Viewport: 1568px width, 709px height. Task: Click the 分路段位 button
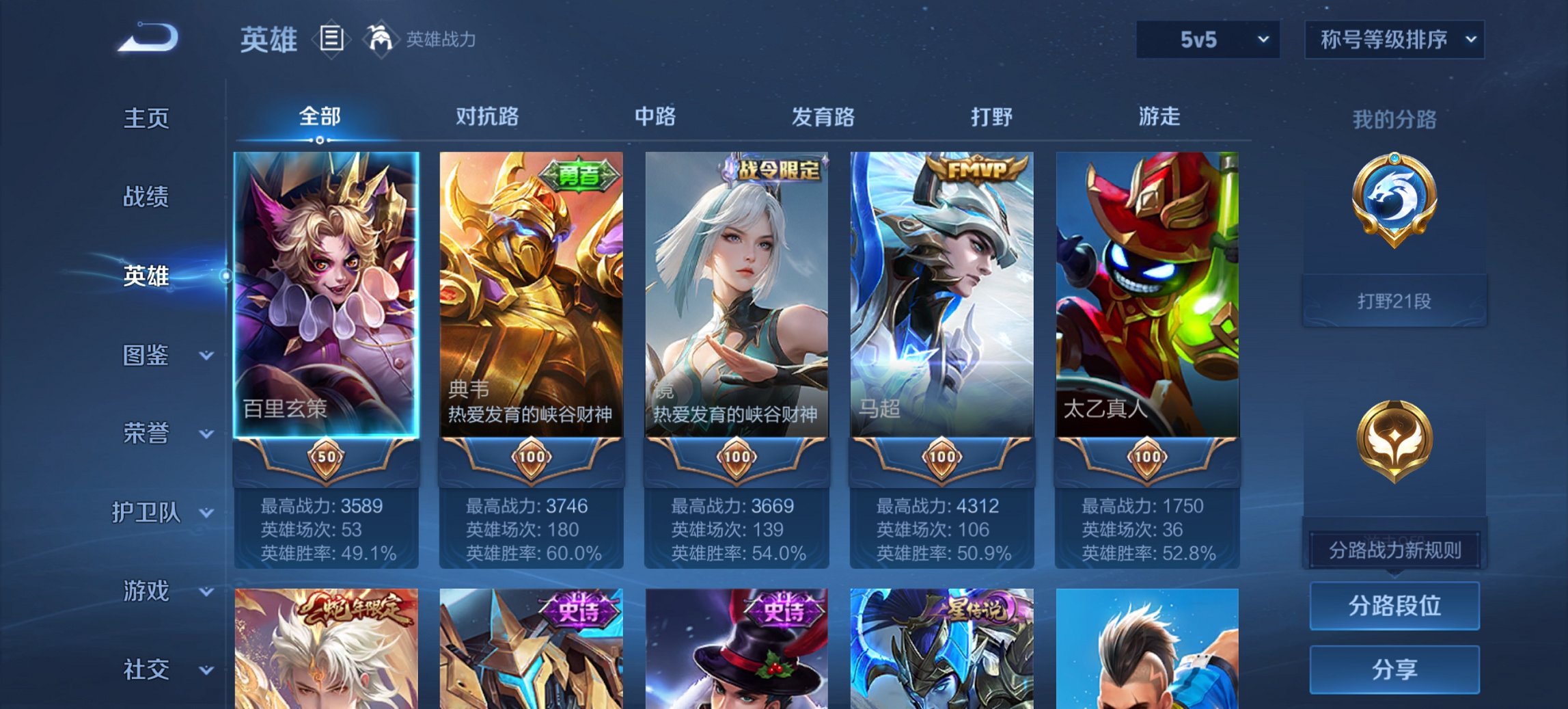(x=1394, y=606)
